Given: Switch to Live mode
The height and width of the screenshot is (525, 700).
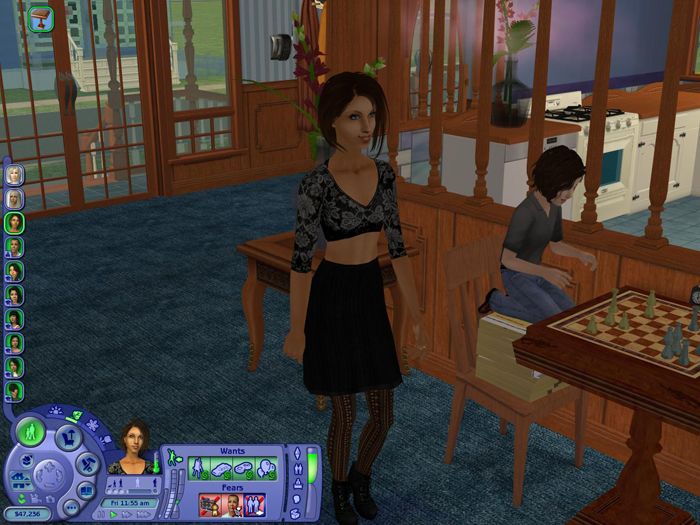Looking at the screenshot, I should 31,432.
